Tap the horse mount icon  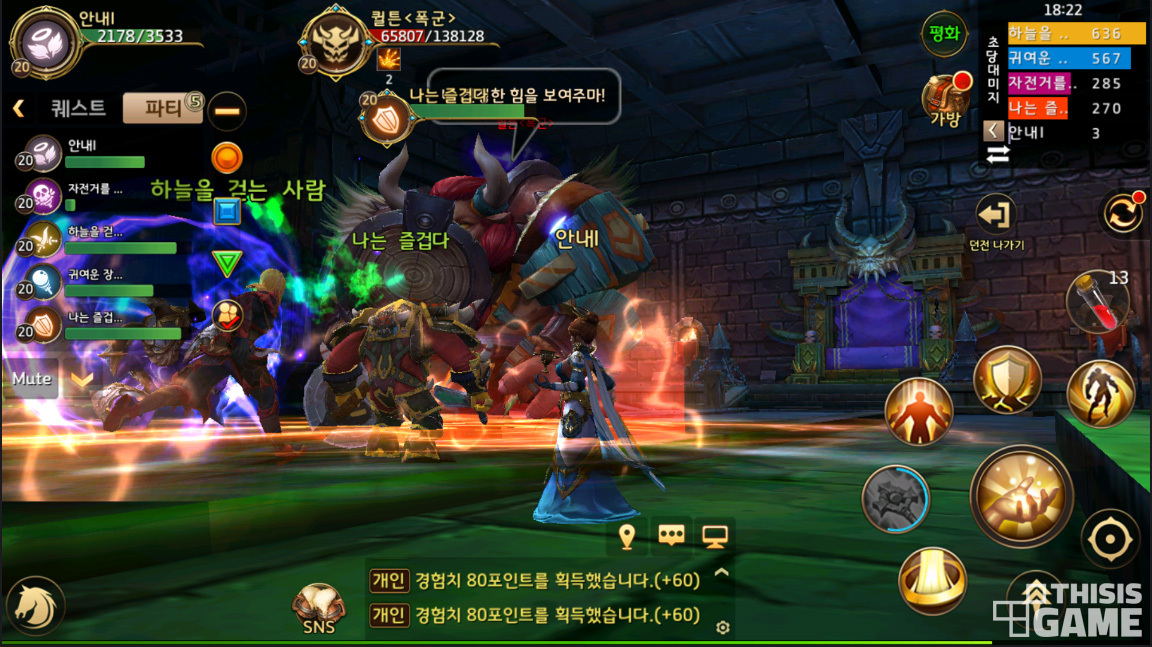[x=35, y=606]
